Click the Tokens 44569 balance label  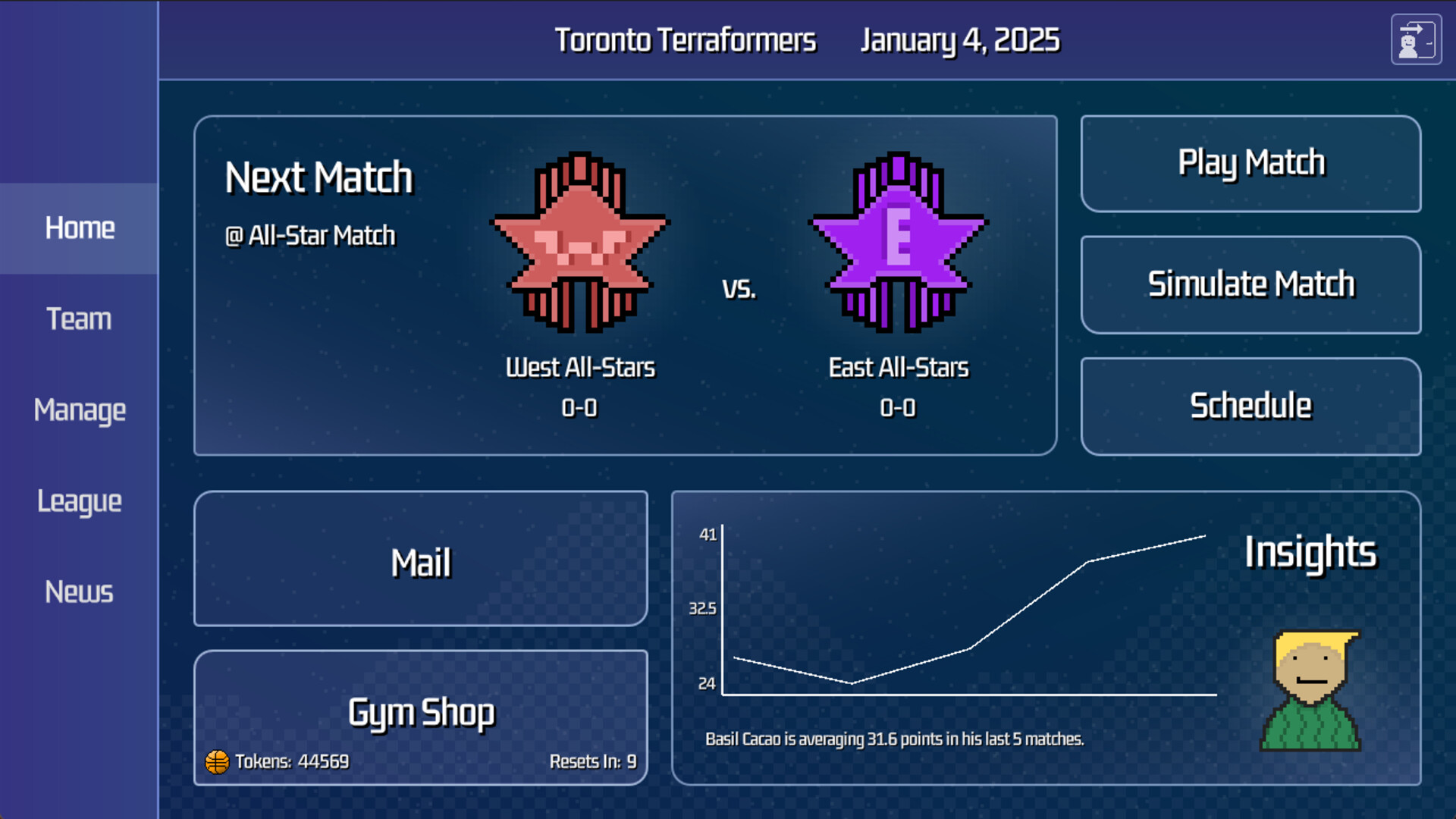click(x=292, y=761)
